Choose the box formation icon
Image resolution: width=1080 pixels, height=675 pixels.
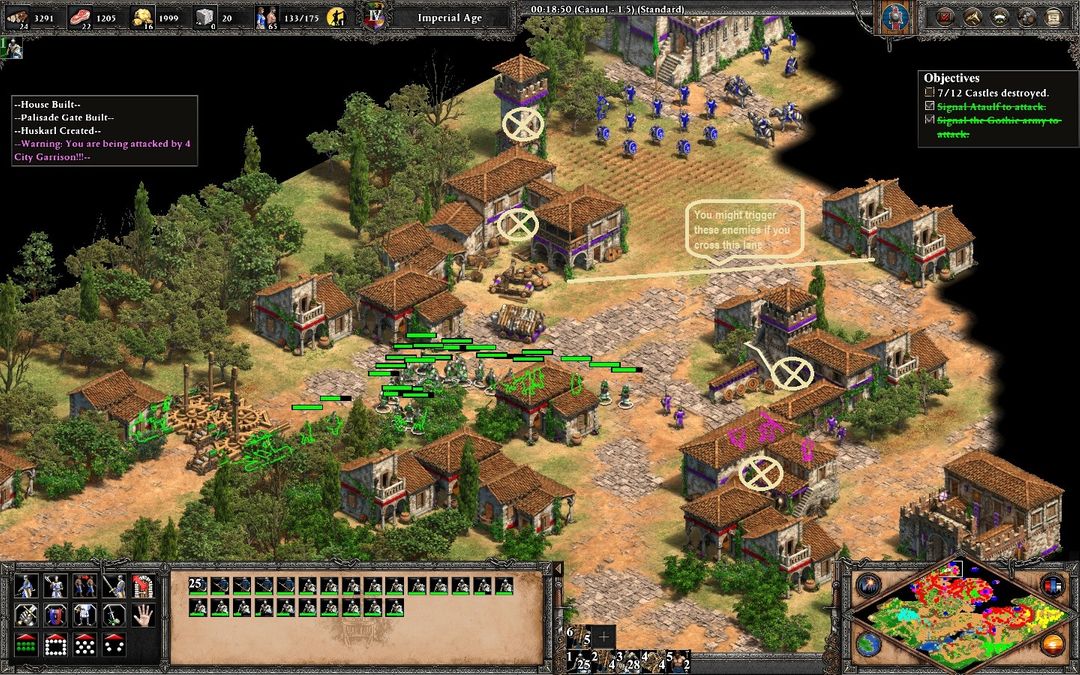coord(54,645)
